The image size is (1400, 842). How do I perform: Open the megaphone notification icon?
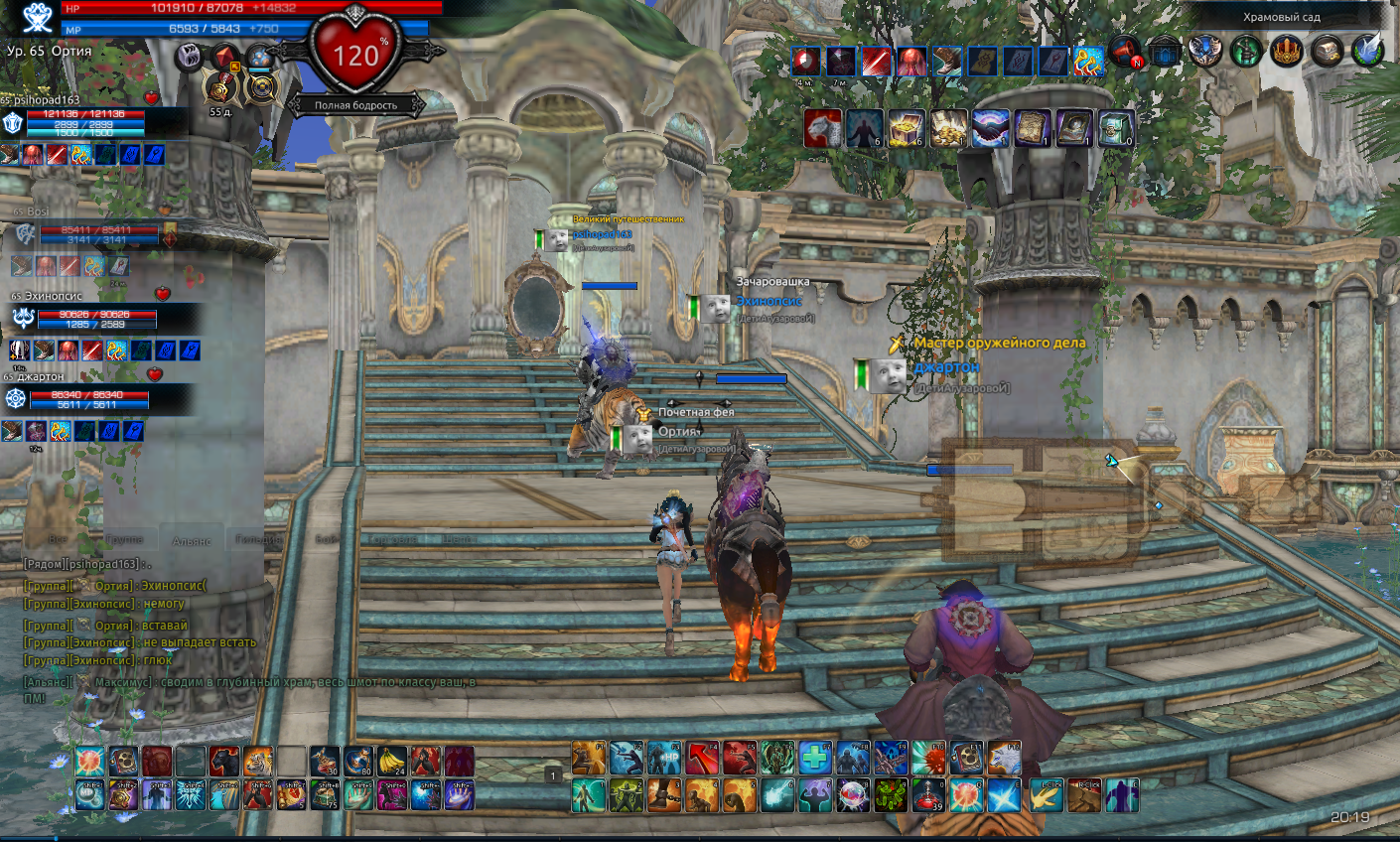click(x=1125, y=50)
